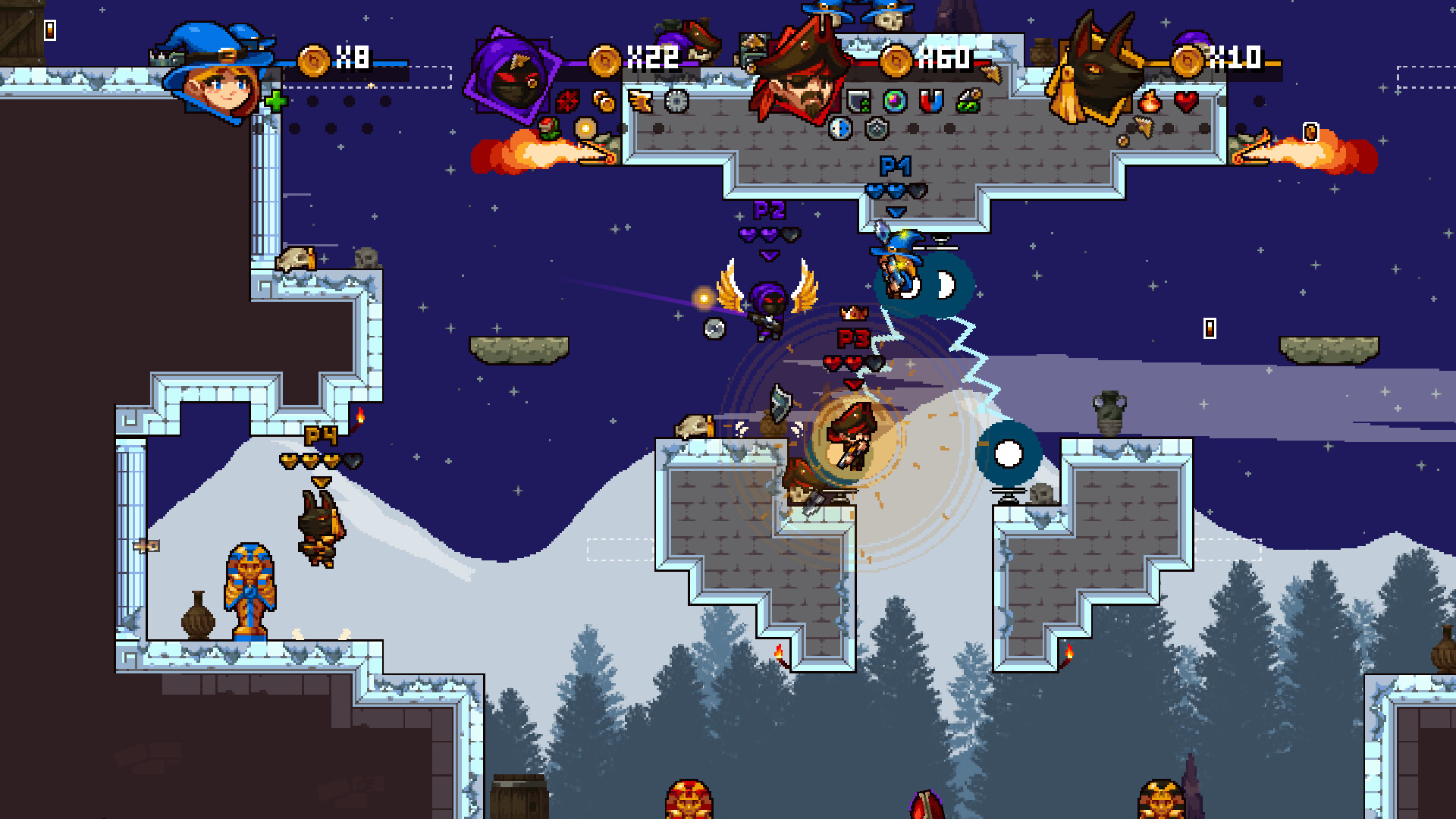The image size is (1456, 819).
Task: Toggle the badge emblem perk below the pirate
Action: coord(877,129)
